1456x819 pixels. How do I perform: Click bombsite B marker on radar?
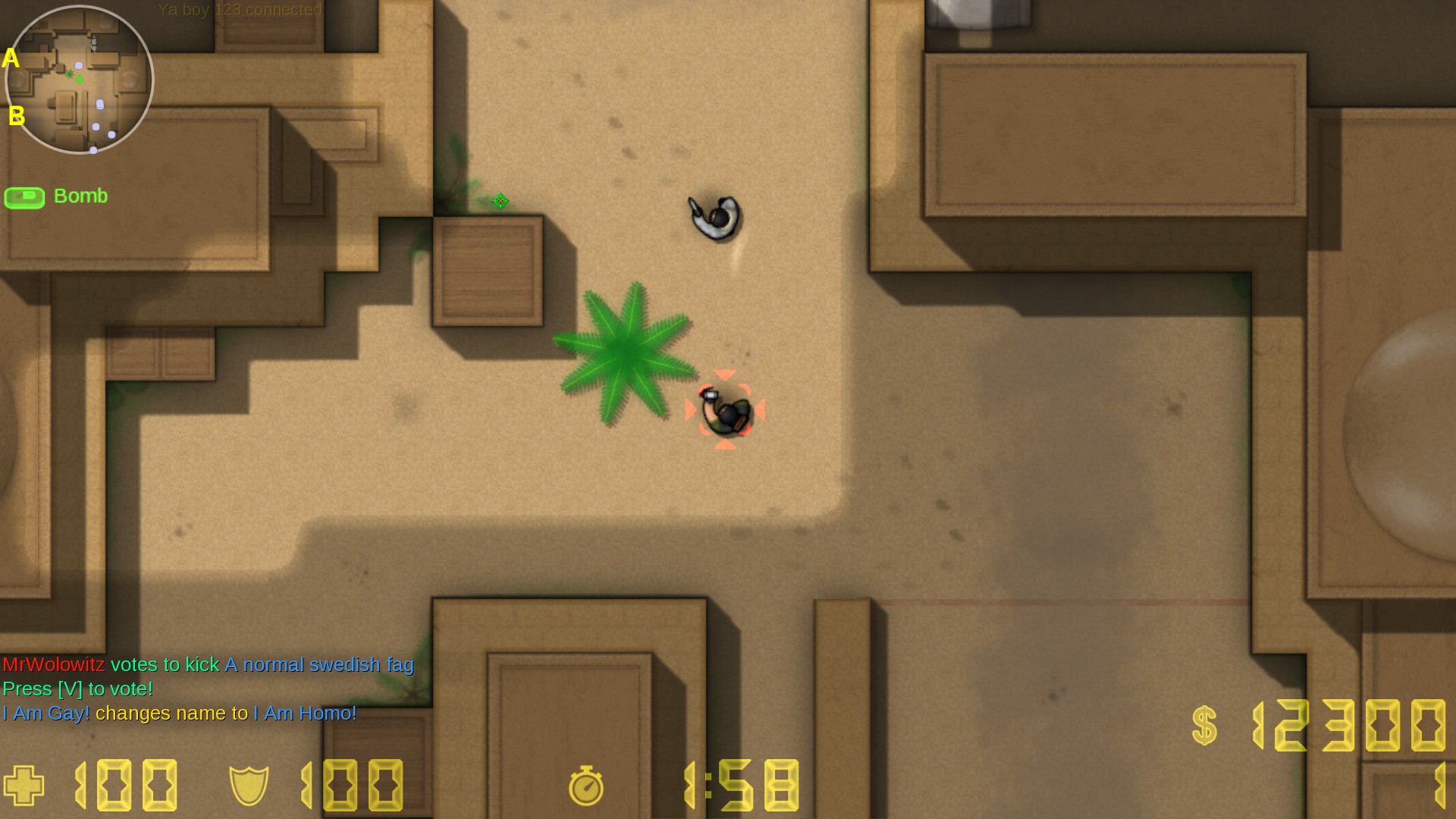pos(16,115)
